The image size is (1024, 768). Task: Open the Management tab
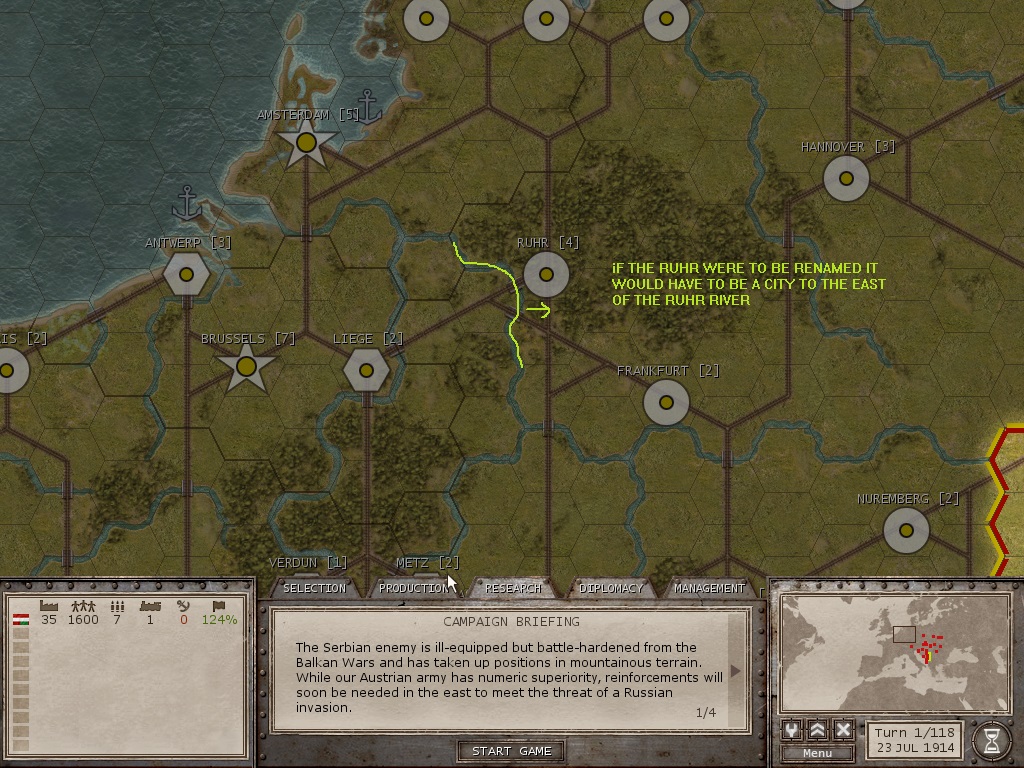(x=708, y=588)
